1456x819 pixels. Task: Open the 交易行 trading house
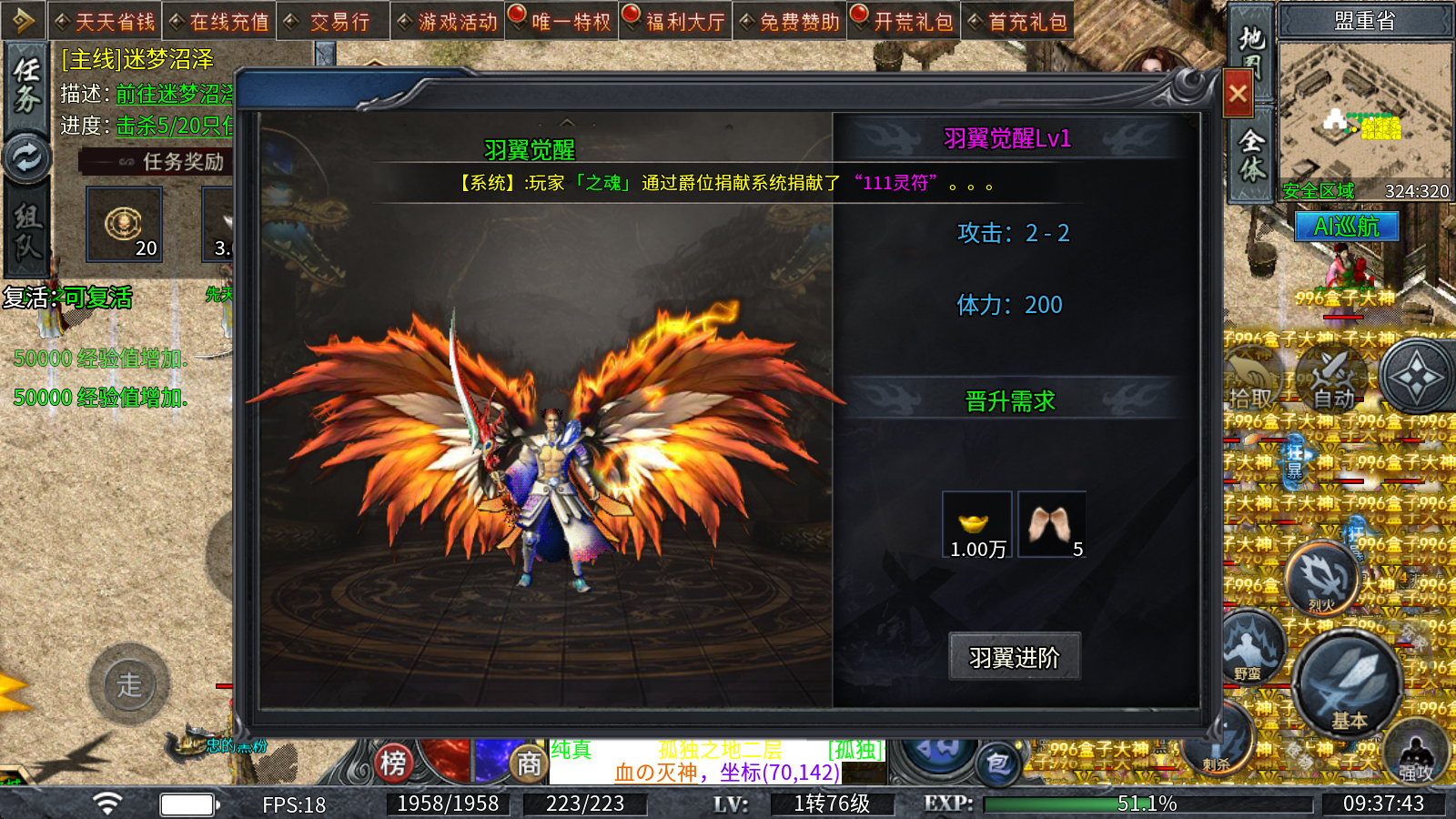coord(333,21)
